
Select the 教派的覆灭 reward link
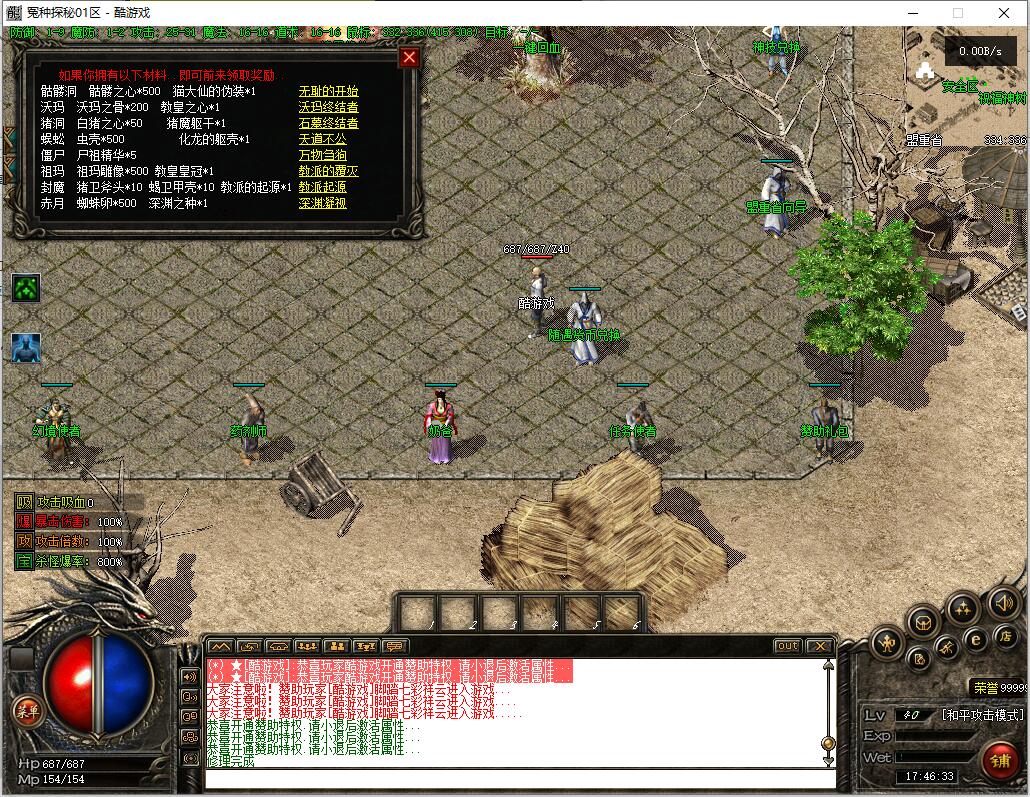[328, 171]
